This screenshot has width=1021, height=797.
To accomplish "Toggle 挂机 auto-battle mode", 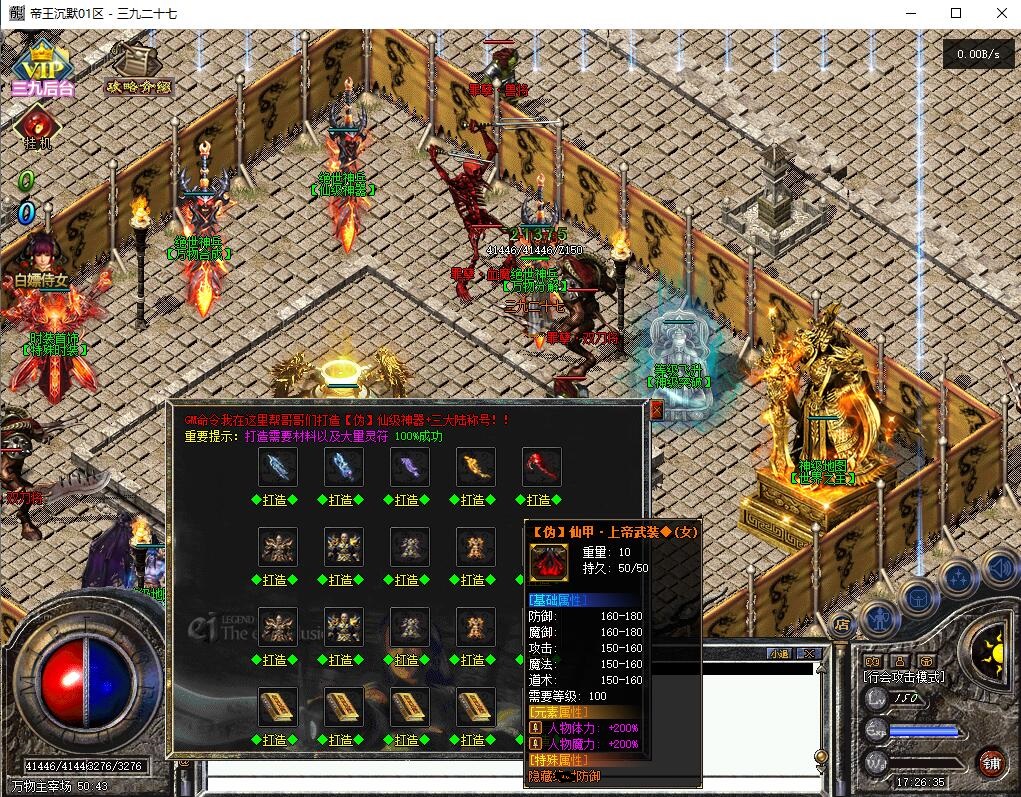I will point(37,128).
